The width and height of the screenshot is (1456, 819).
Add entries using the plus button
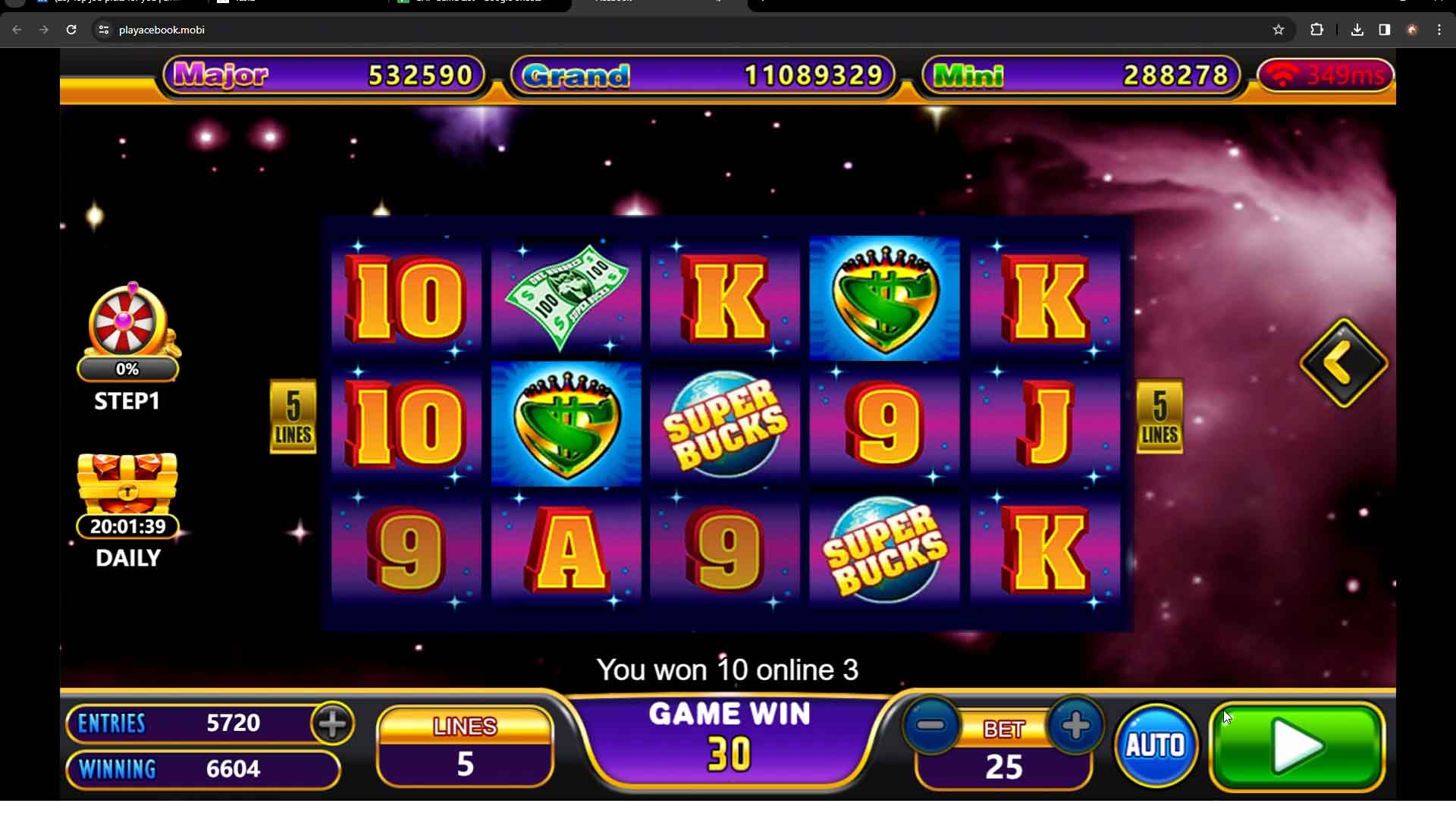(x=331, y=724)
